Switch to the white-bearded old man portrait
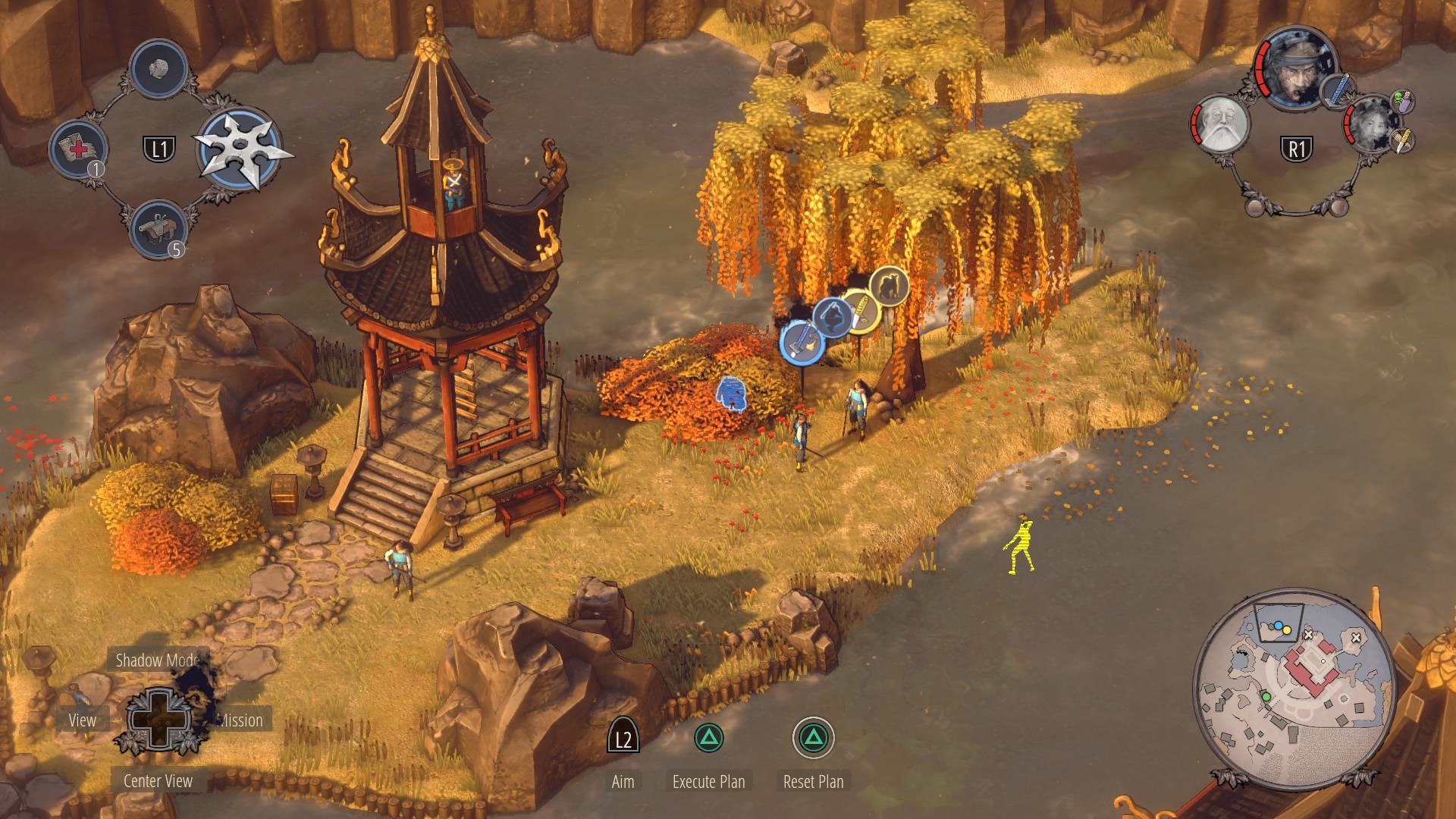Image resolution: width=1456 pixels, height=819 pixels. tap(1220, 125)
